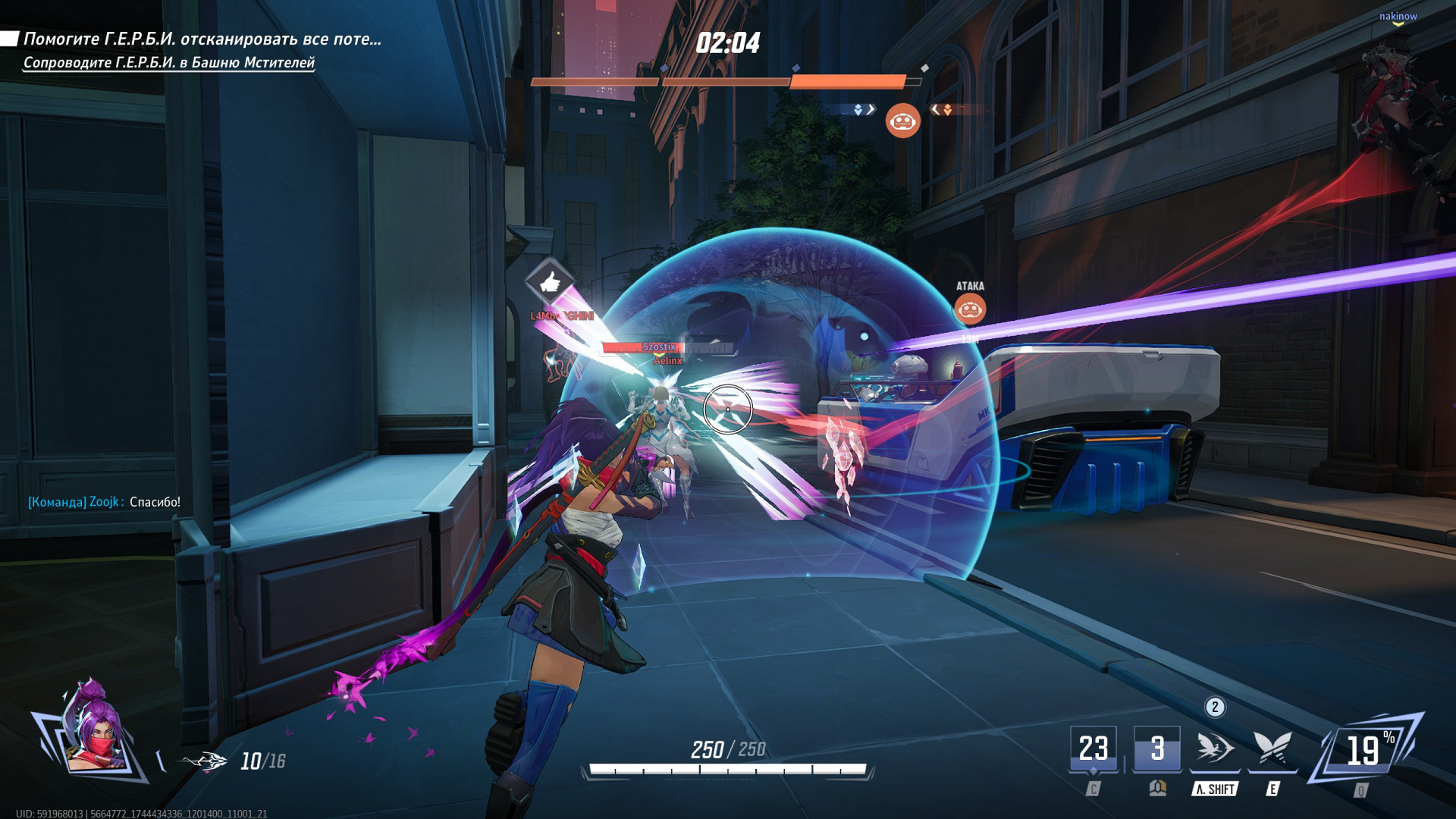Open Zoojk's team chat message
This screenshot has height=819, width=1456.
104,502
